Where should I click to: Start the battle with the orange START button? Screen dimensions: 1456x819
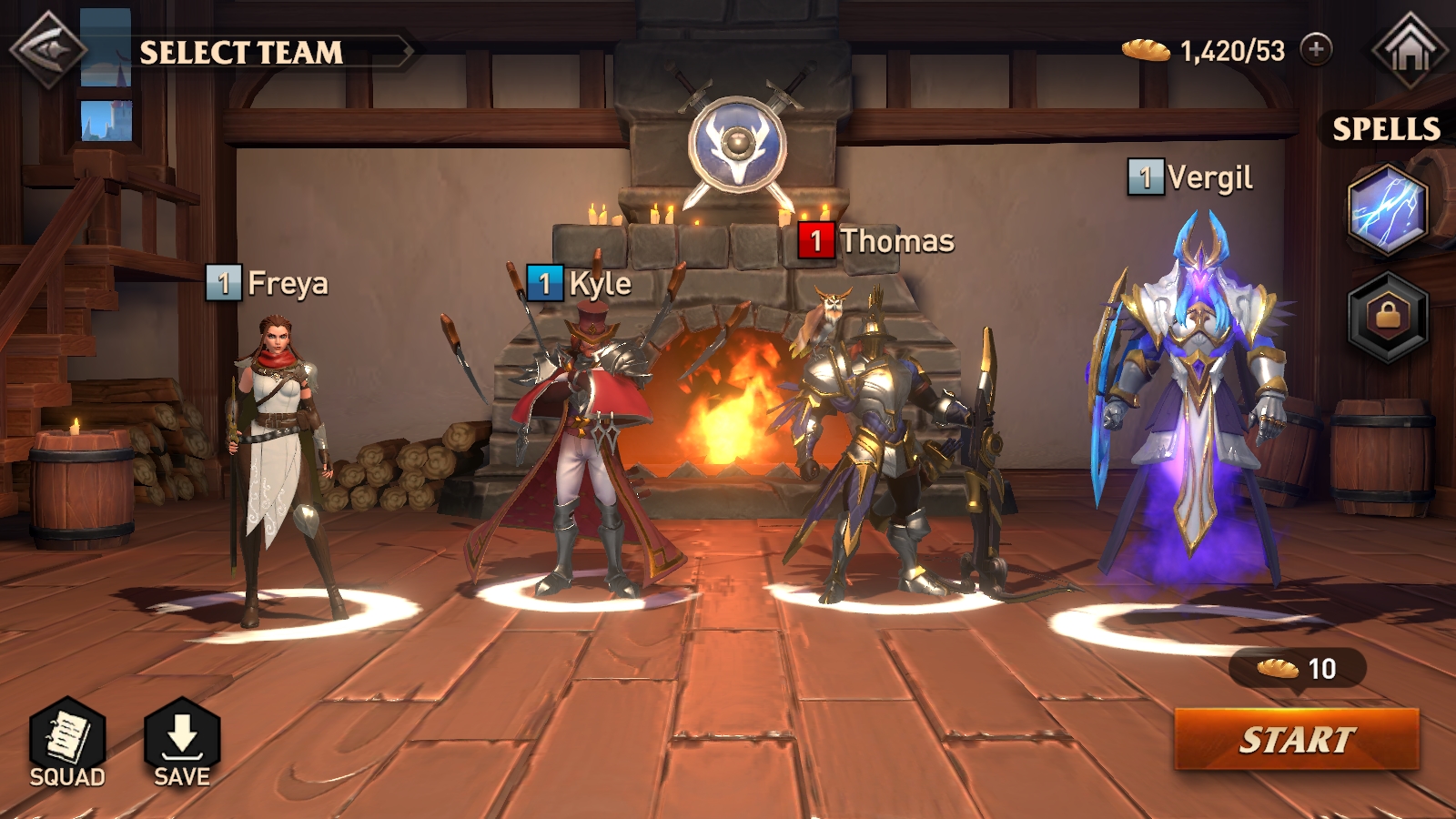[x=1296, y=739]
